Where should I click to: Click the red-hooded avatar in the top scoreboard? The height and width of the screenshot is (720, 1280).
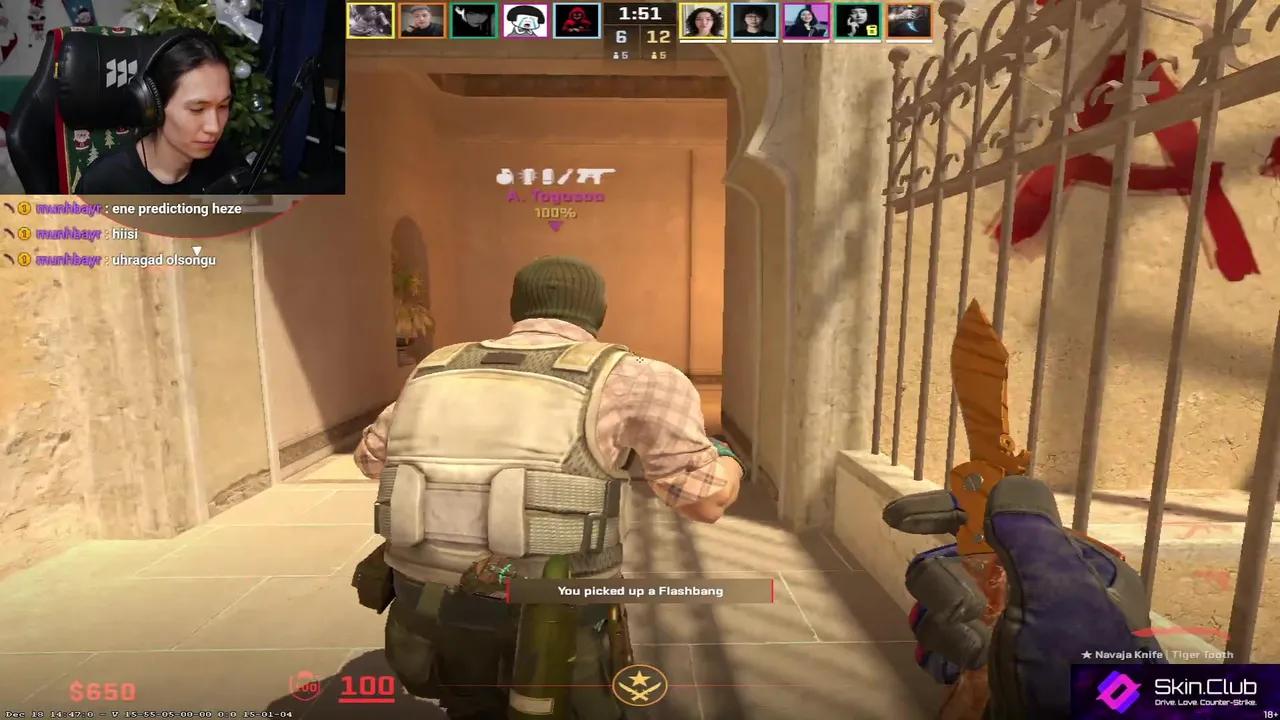577,20
